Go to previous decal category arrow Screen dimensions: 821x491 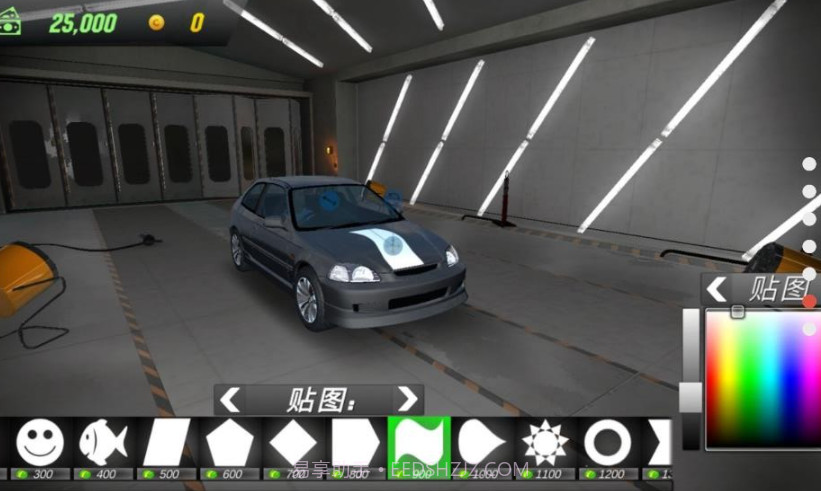pos(231,400)
